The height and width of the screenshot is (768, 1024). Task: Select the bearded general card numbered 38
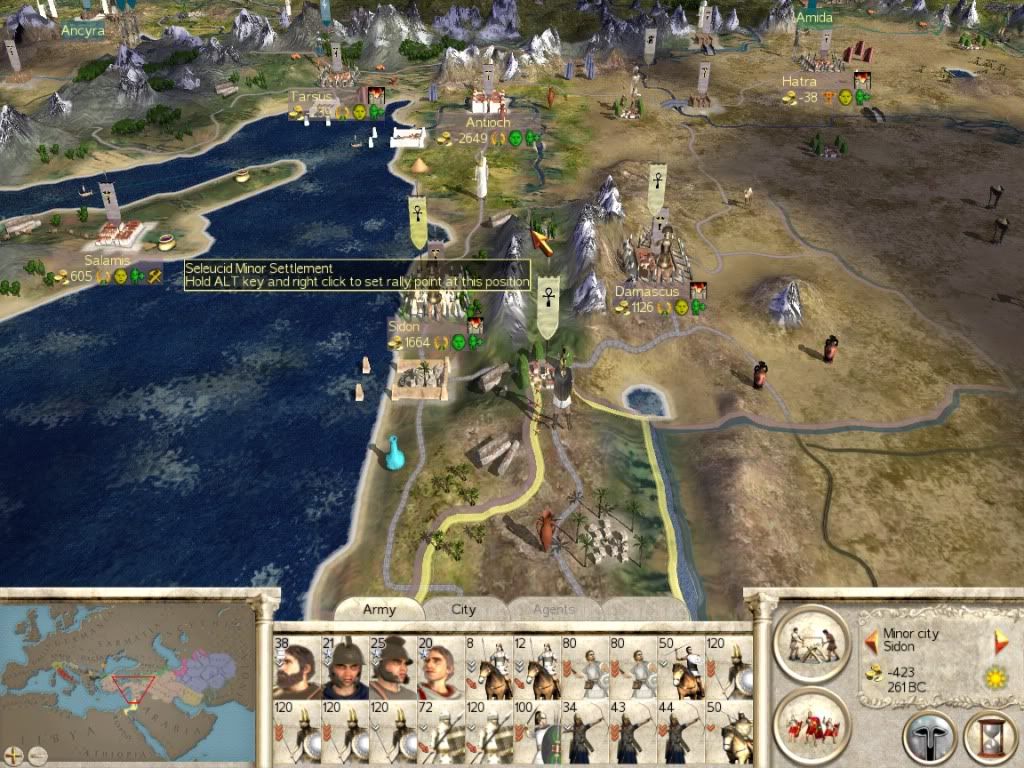tap(297, 667)
